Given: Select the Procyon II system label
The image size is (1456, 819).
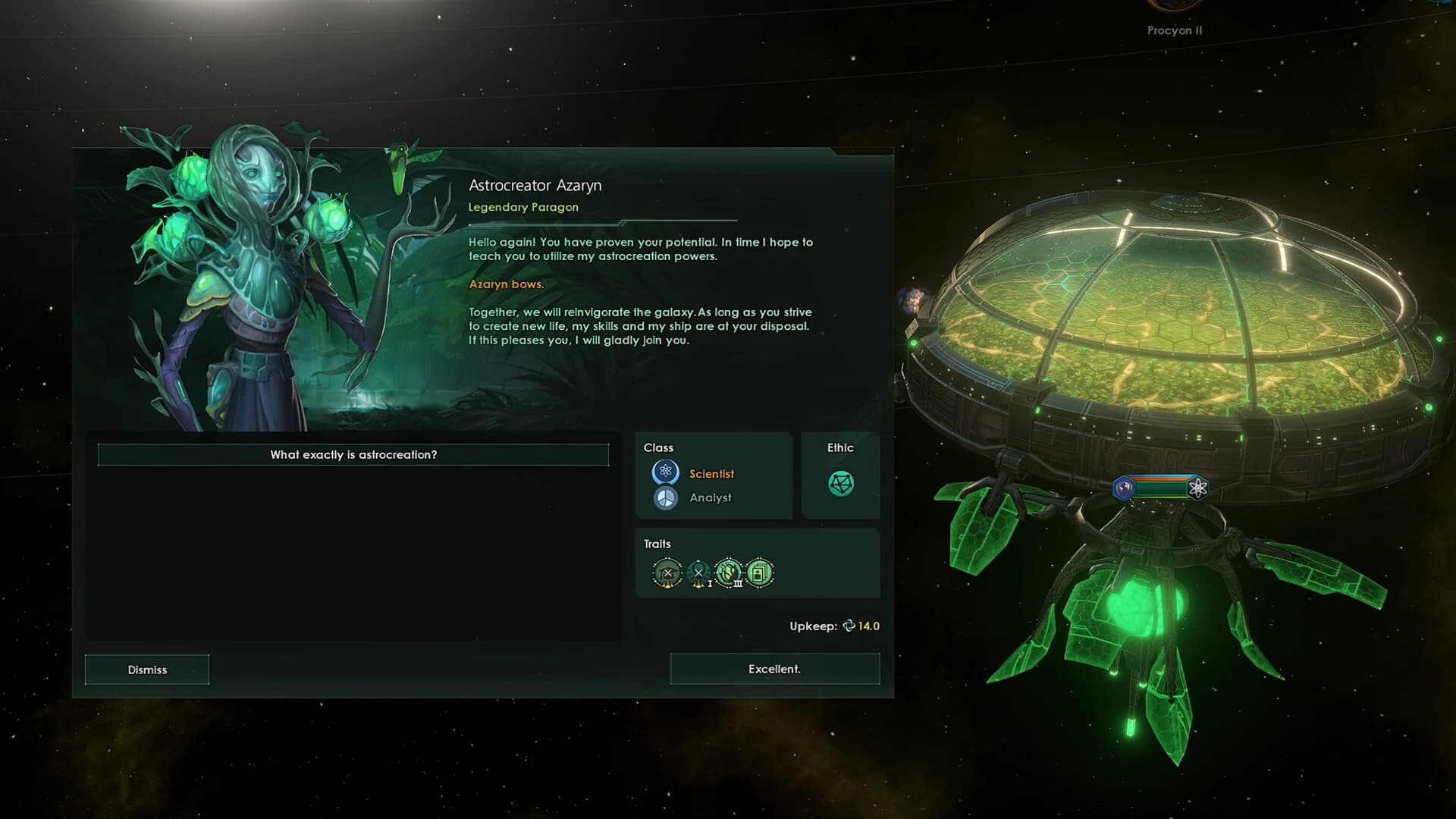Looking at the screenshot, I should click(x=1174, y=30).
